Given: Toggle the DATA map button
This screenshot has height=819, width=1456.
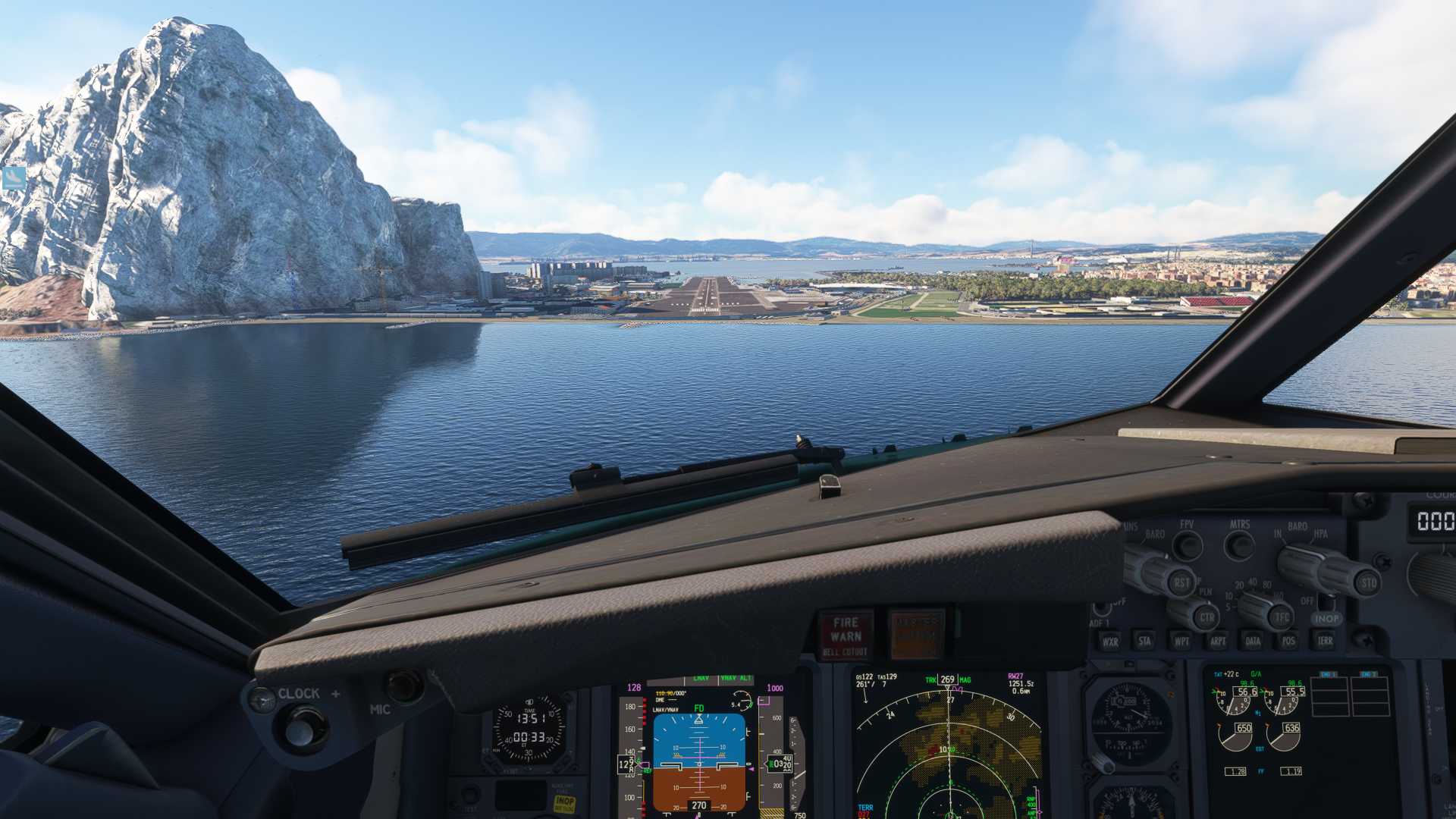Looking at the screenshot, I should pyautogui.click(x=1254, y=642).
